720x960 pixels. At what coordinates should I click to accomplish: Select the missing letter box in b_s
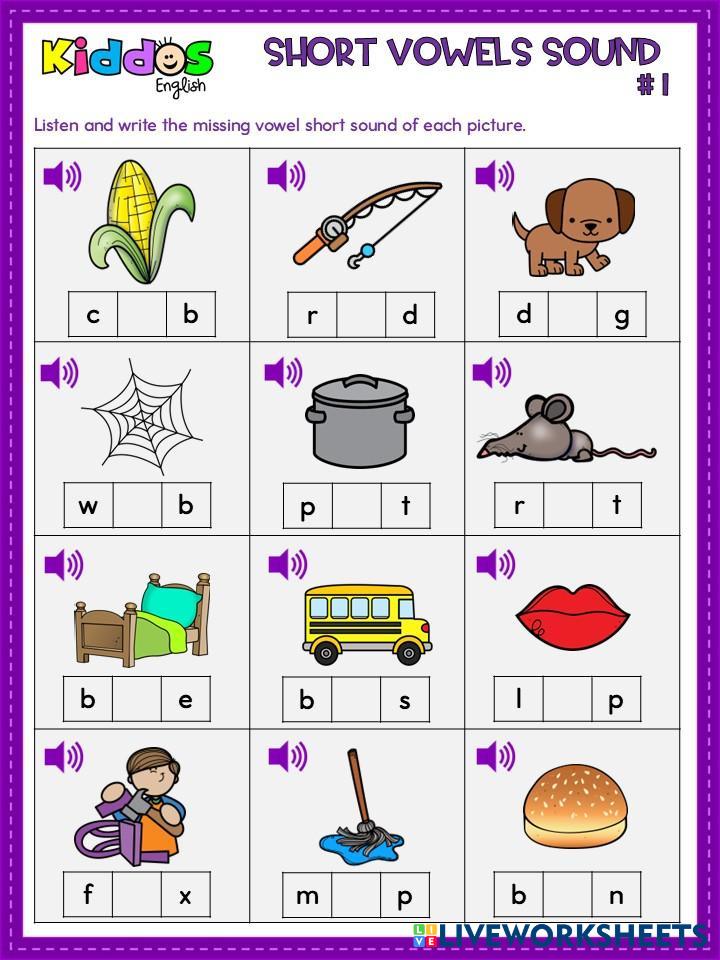tap(356, 699)
